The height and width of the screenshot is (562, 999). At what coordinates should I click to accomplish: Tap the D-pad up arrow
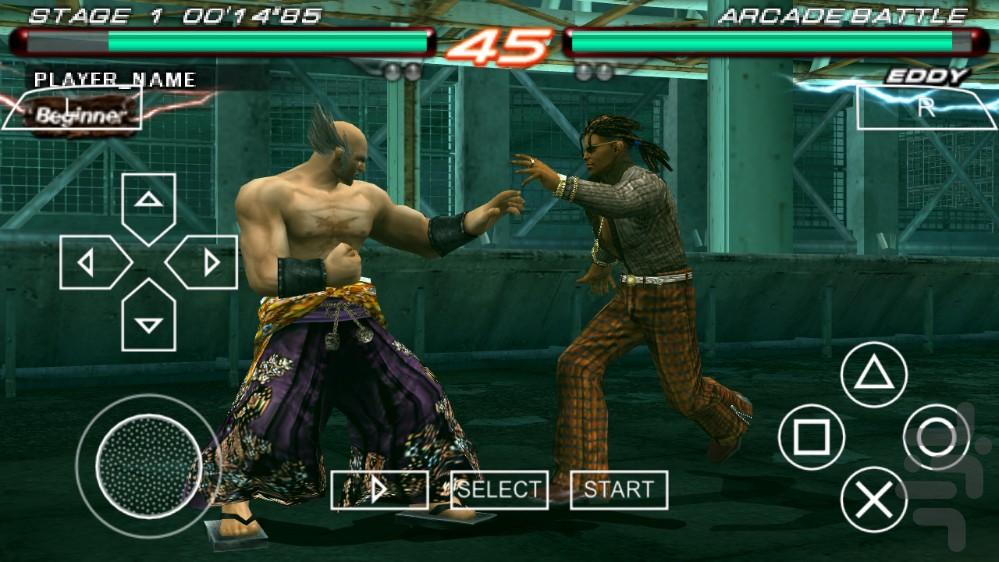(x=149, y=205)
